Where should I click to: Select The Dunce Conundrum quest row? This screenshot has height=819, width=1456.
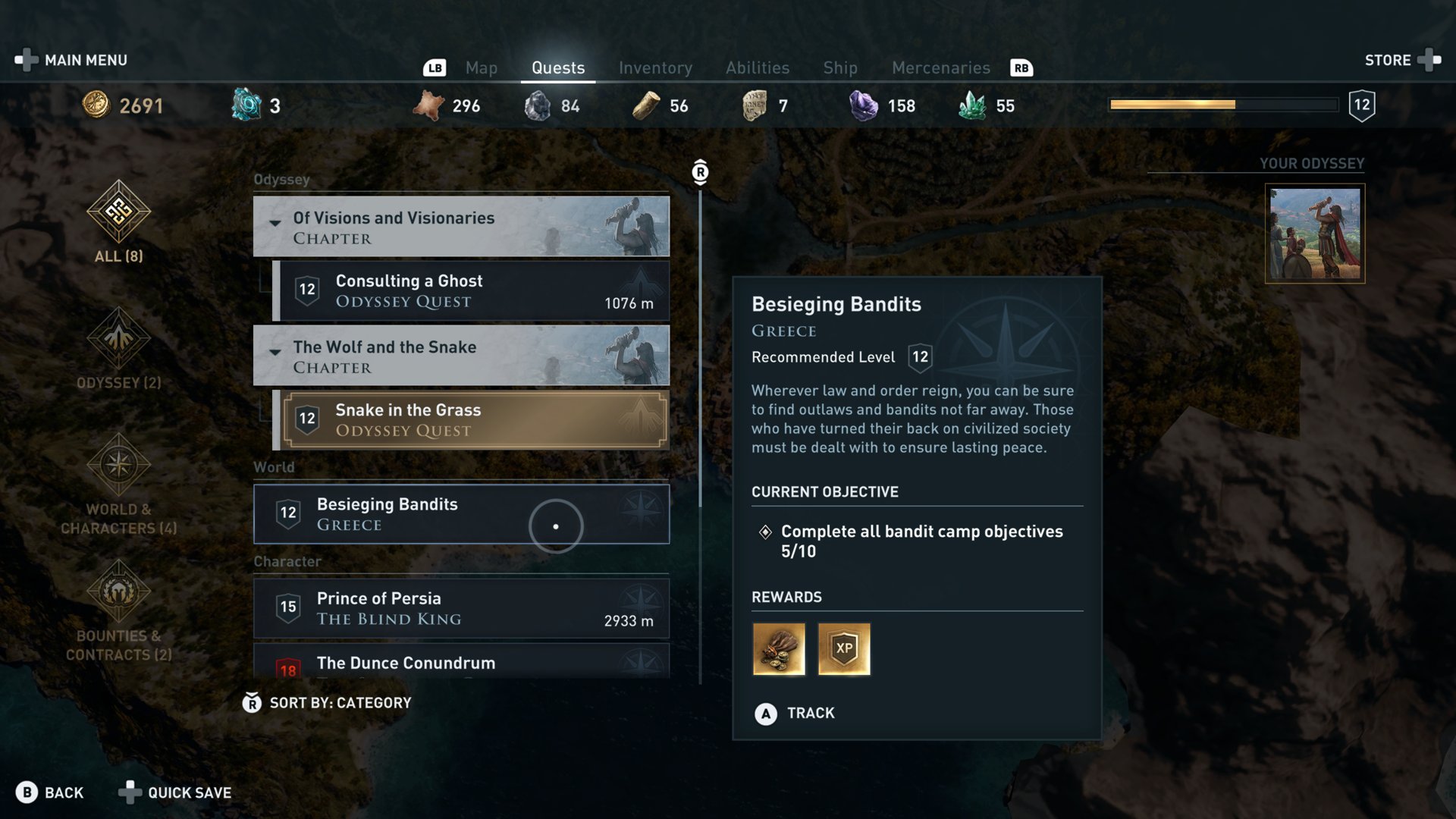pyautogui.click(x=461, y=663)
